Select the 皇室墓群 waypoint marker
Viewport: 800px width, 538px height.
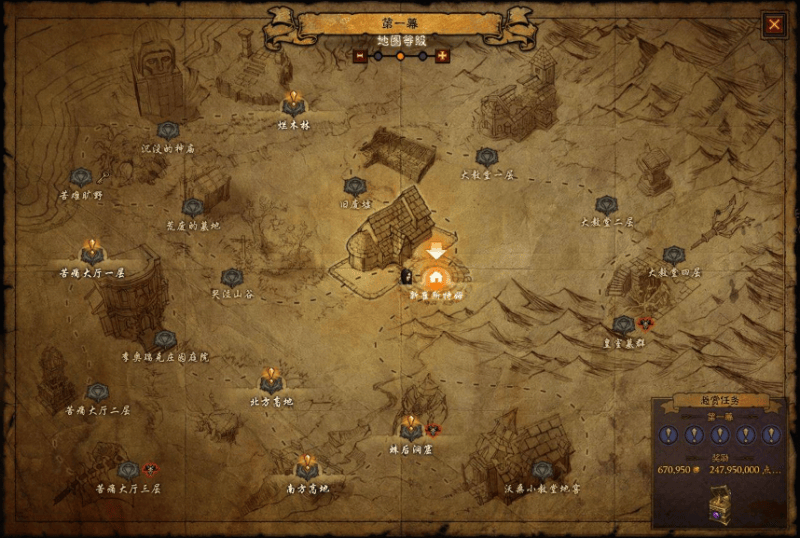tap(623, 325)
